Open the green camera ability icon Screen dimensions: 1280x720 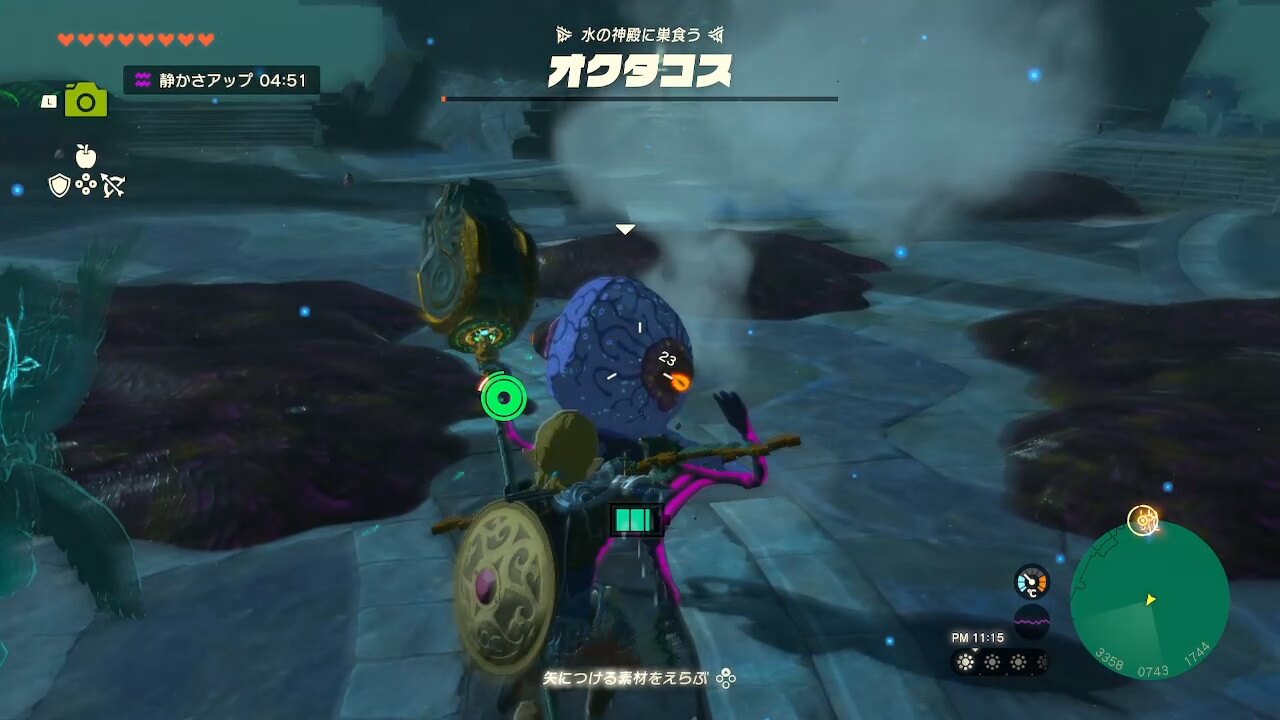click(86, 100)
